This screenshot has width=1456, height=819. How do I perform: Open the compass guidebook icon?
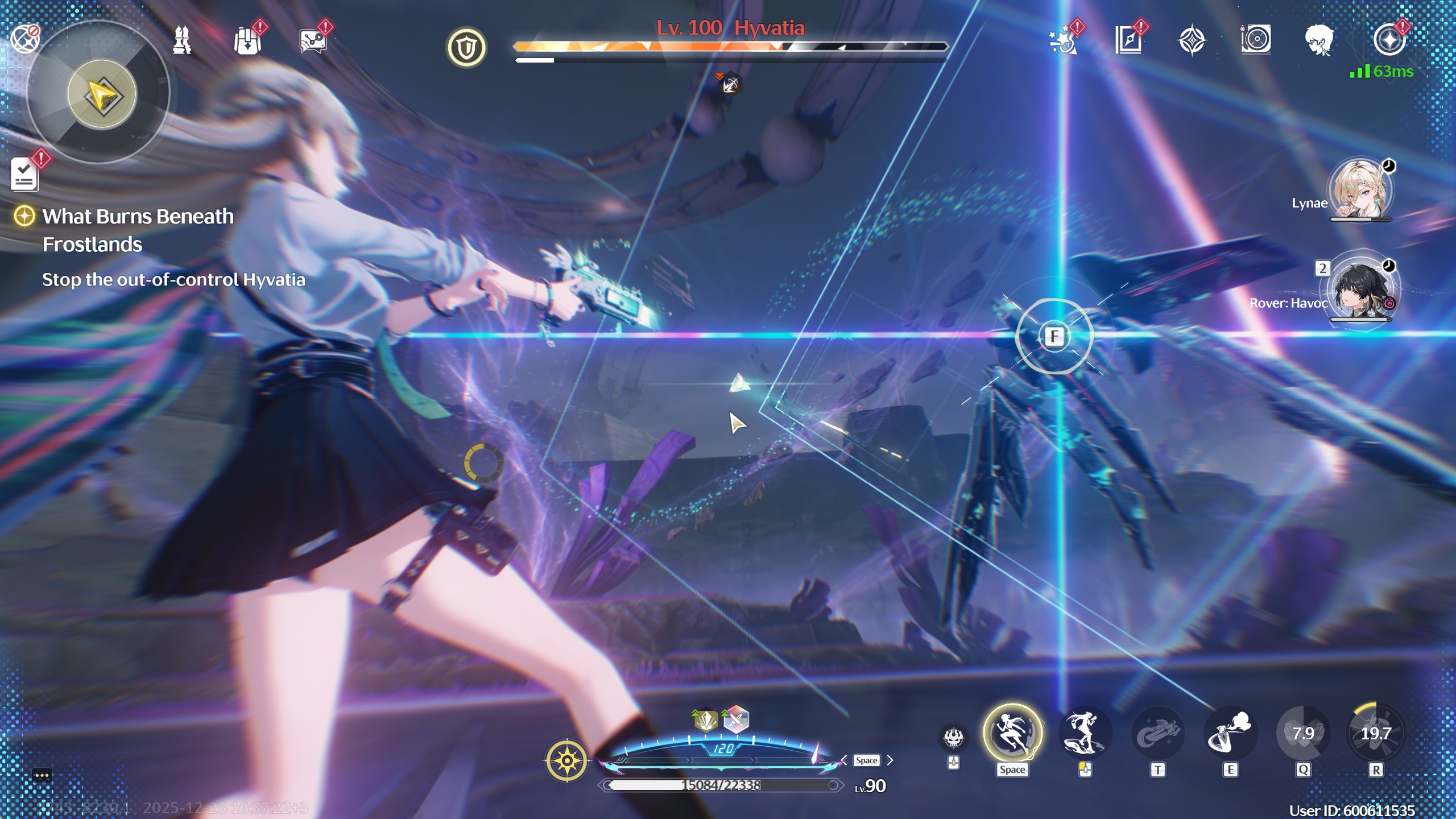(1128, 40)
